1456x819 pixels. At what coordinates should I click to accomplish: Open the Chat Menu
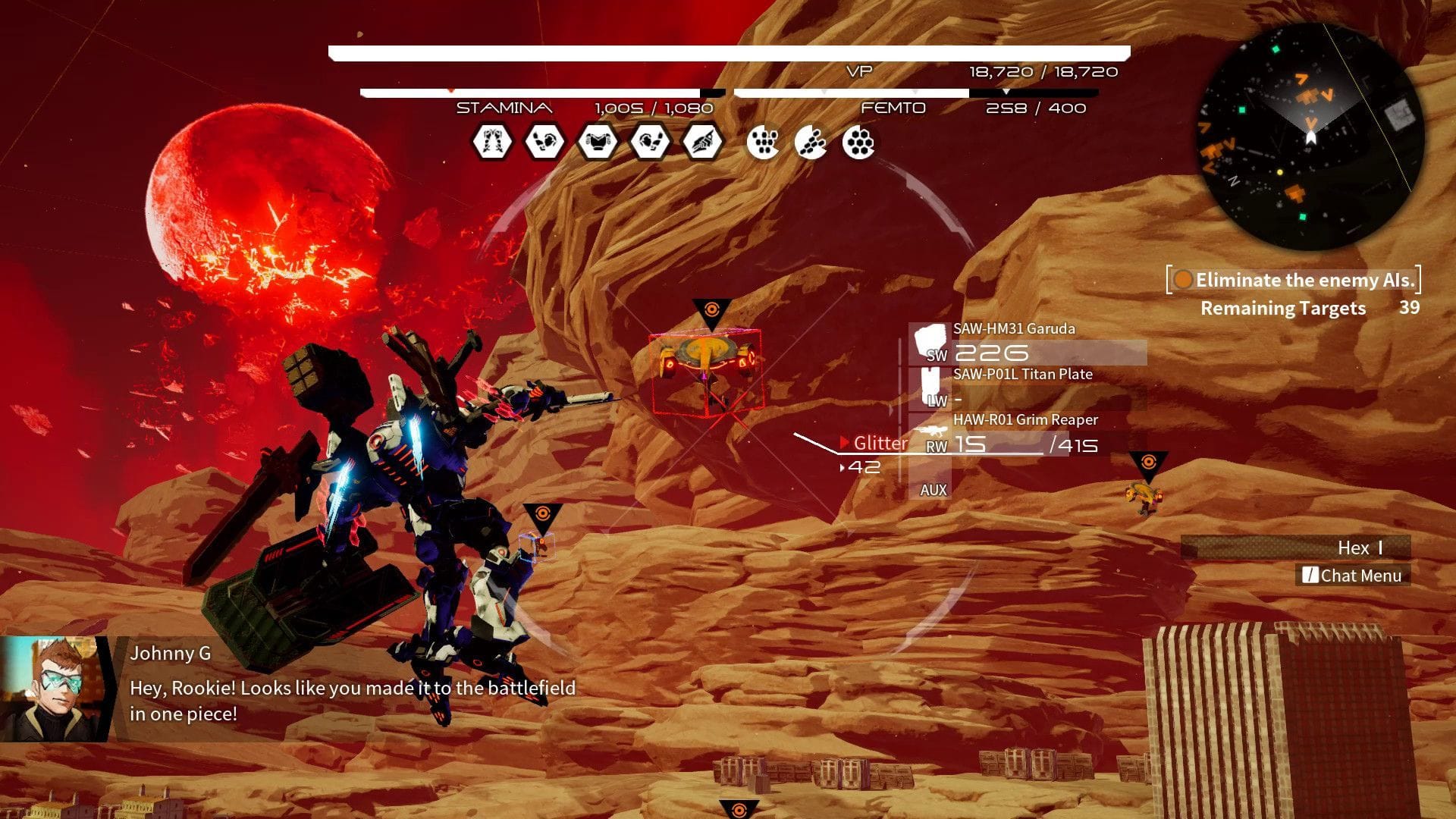point(1352,576)
